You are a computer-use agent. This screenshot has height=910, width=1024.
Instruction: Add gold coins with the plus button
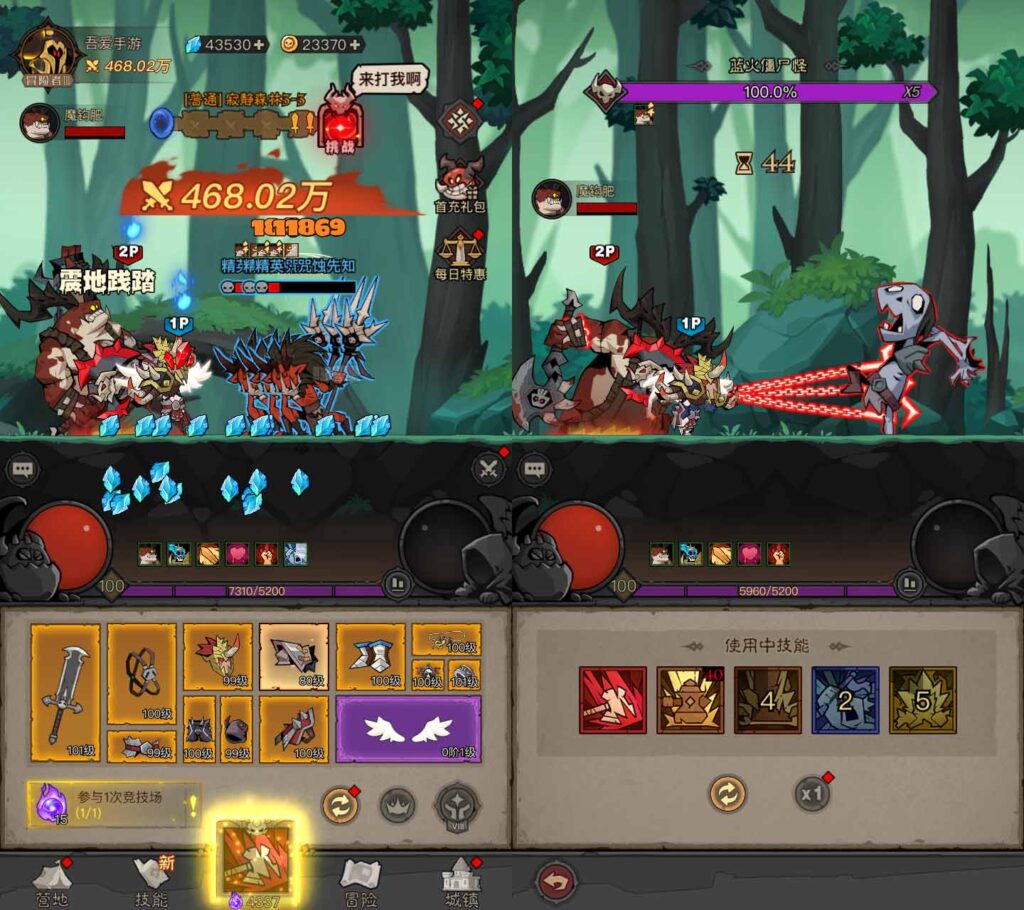(355, 45)
